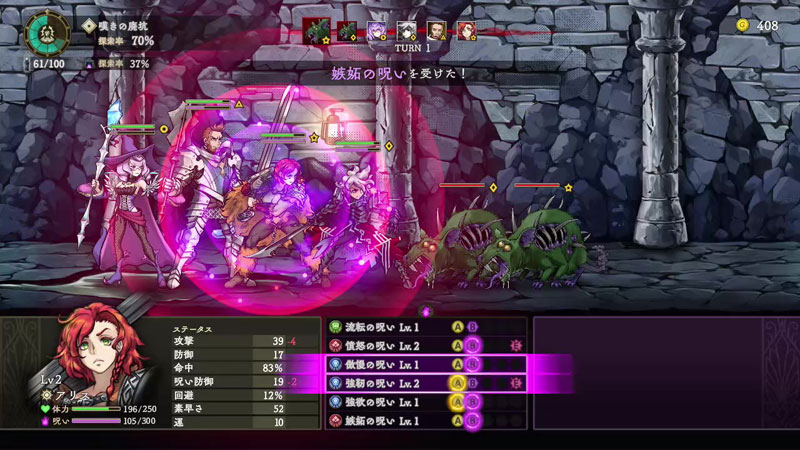800x450 pixels.
Task: Click the first green beast turn-order portrait
Action: [x=317, y=31]
